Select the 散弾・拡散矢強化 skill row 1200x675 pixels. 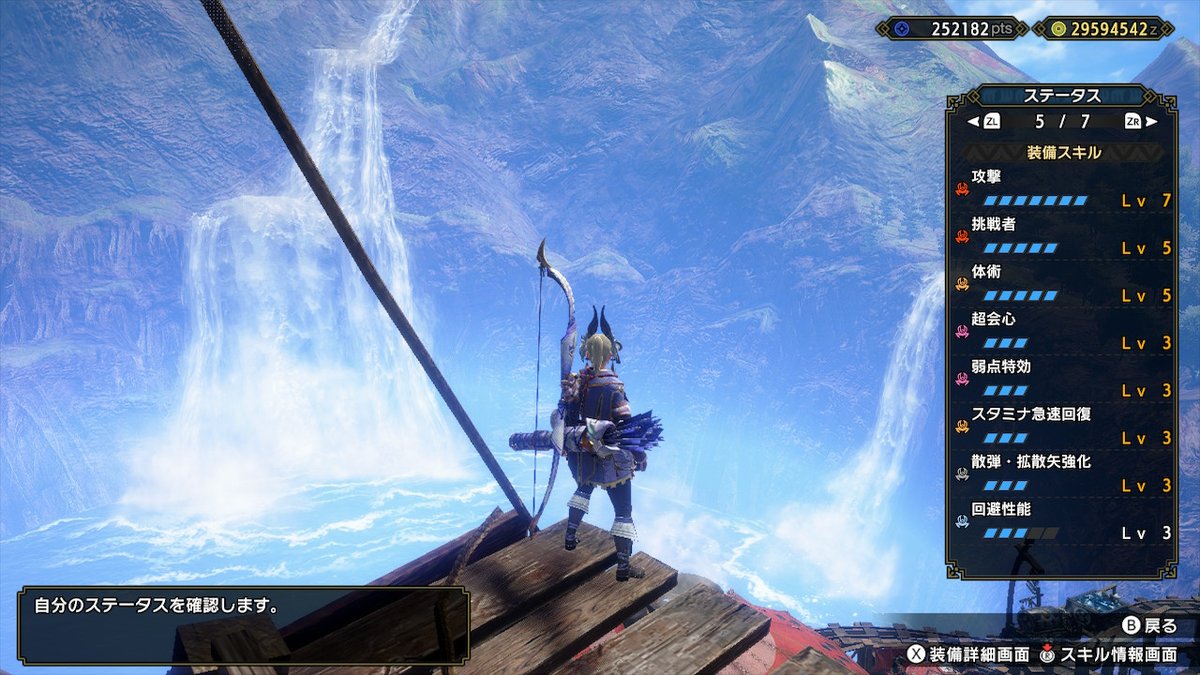(x=1062, y=474)
